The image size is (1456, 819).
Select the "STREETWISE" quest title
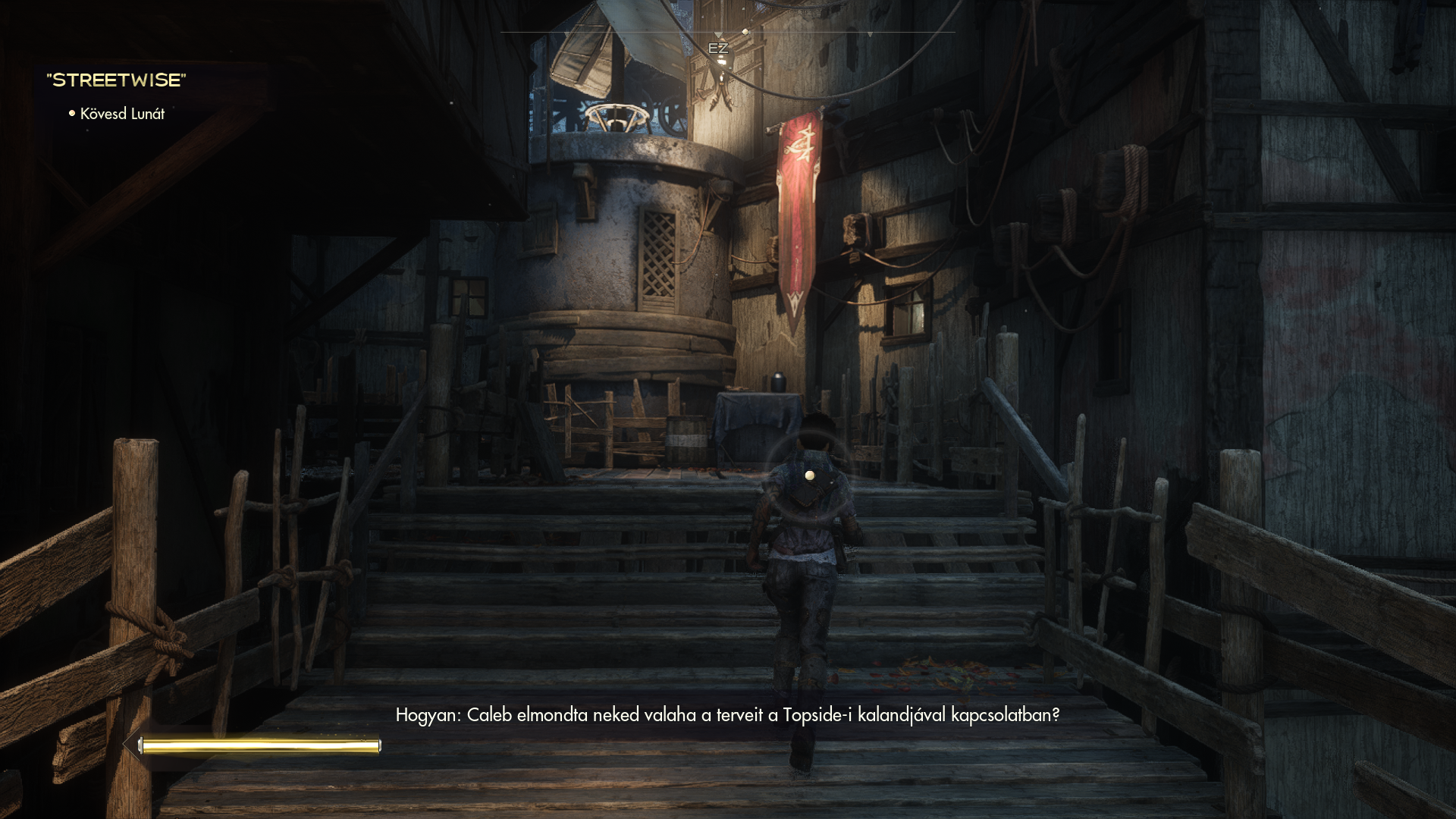click(x=116, y=80)
